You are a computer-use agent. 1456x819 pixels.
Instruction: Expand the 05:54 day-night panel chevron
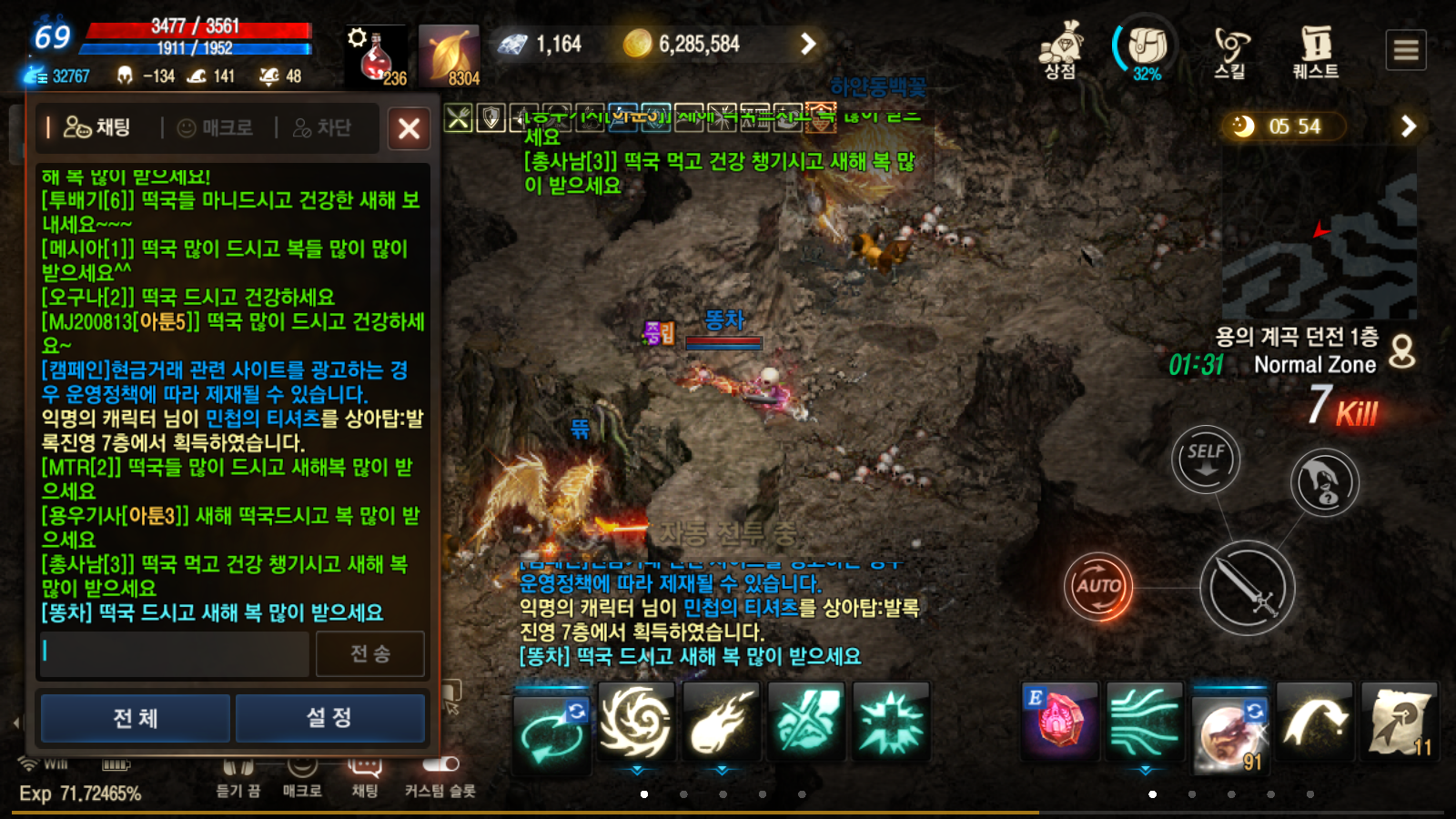click(1410, 126)
